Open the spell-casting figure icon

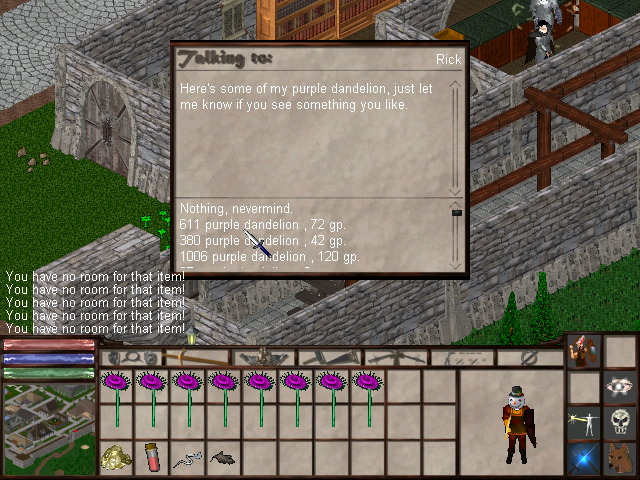click(584, 421)
